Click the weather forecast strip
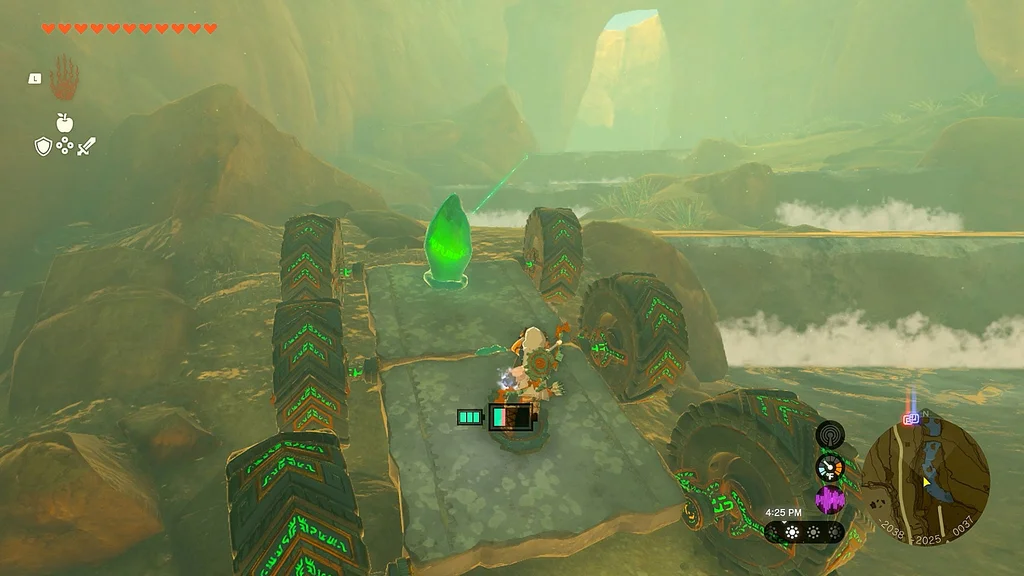This screenshot has width=1024, height=576. (804, 532)
